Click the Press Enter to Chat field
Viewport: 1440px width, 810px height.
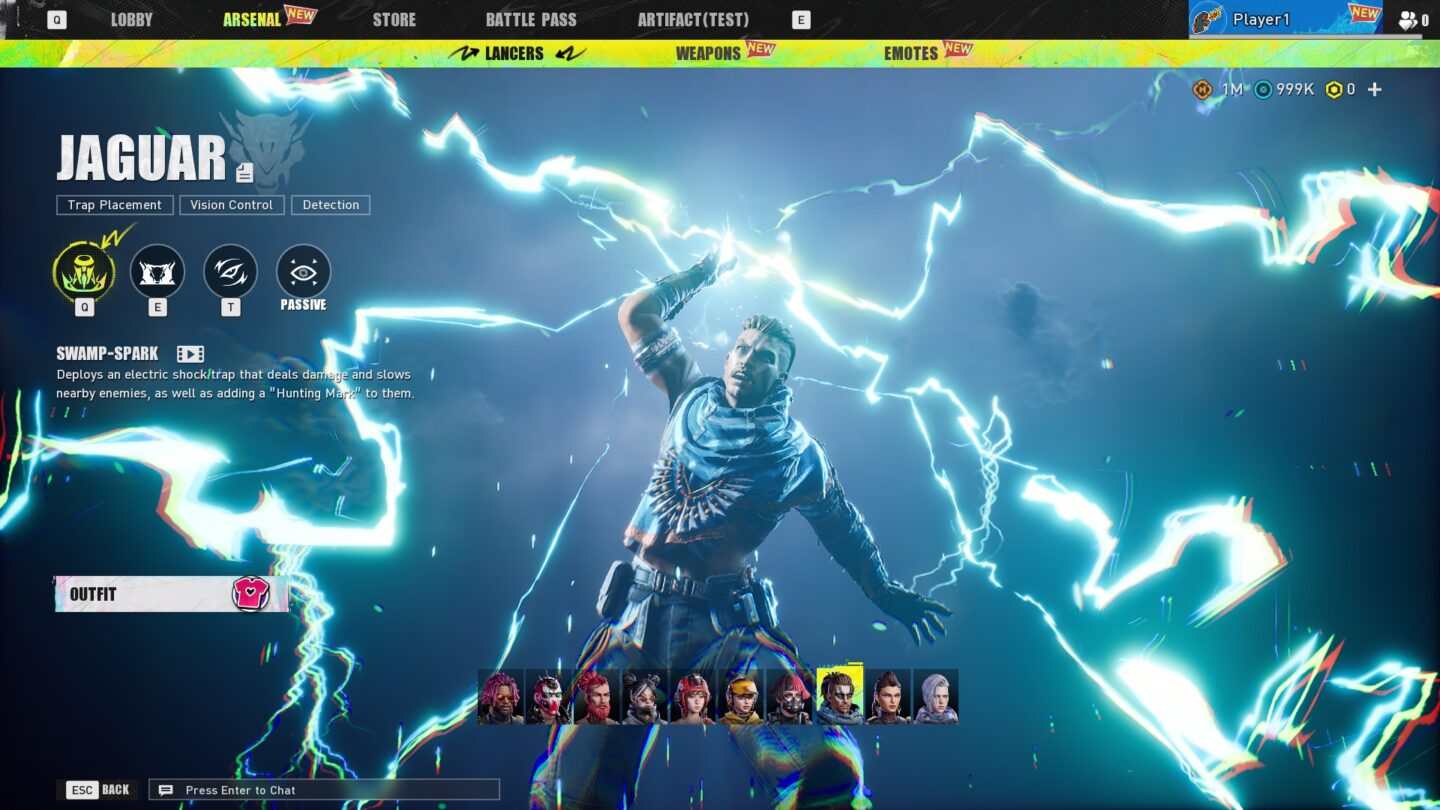pos(320,790)
